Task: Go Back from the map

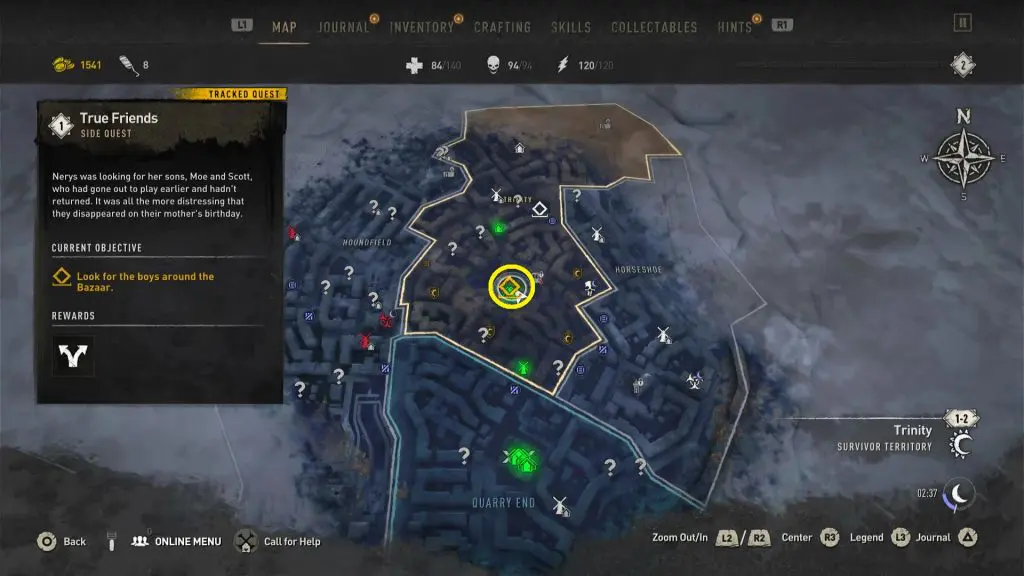Action: [74, 541]
